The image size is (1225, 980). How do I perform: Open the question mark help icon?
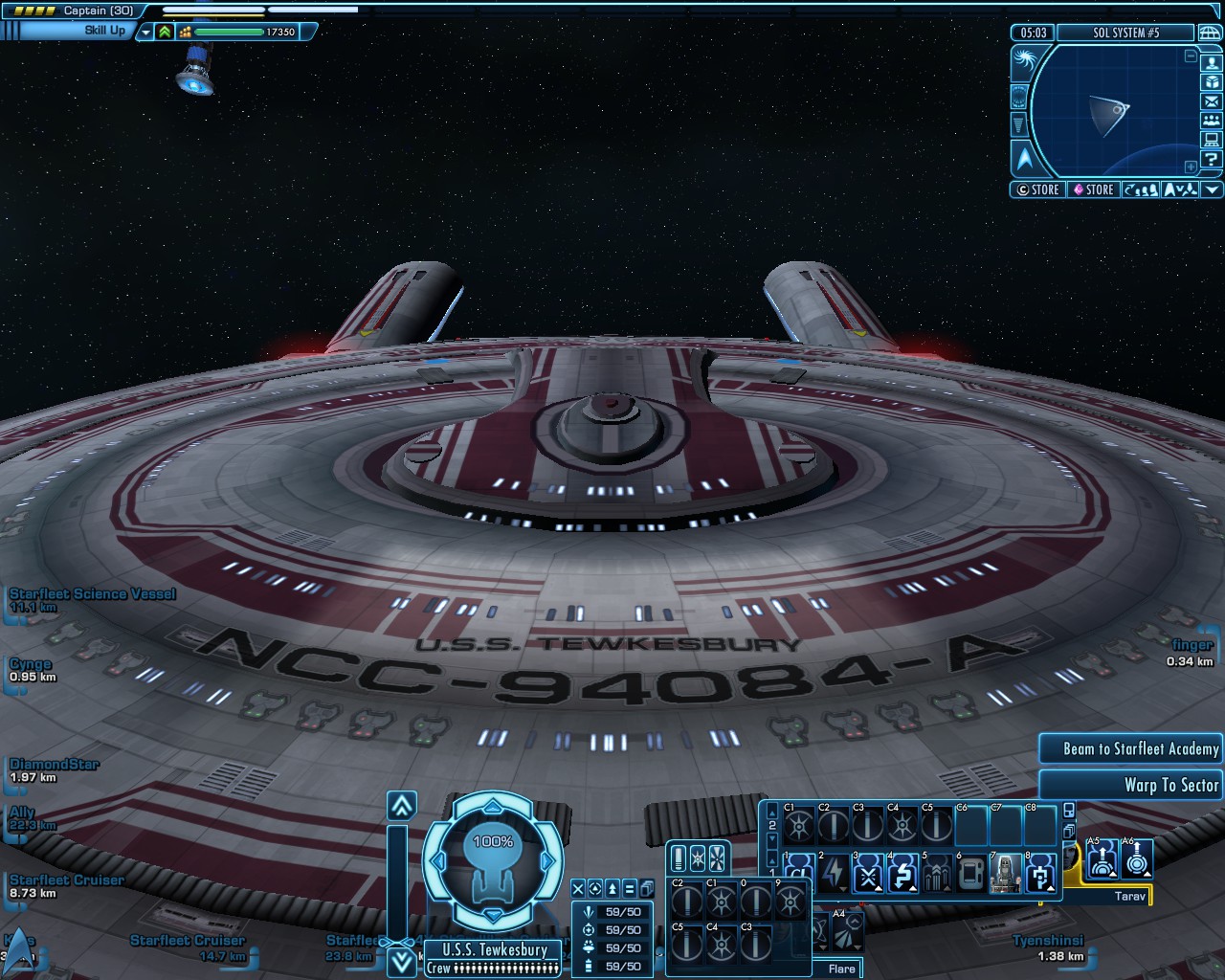tap(1212, 159)
